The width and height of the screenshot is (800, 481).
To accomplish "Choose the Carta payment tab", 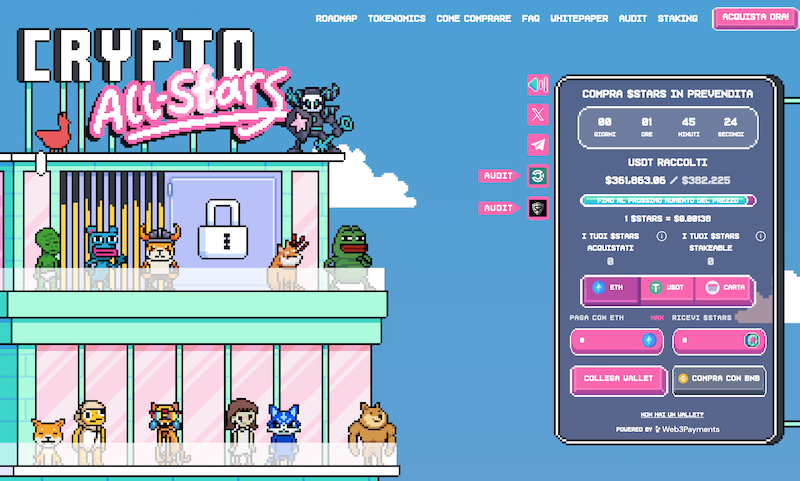I will (723, 287).
